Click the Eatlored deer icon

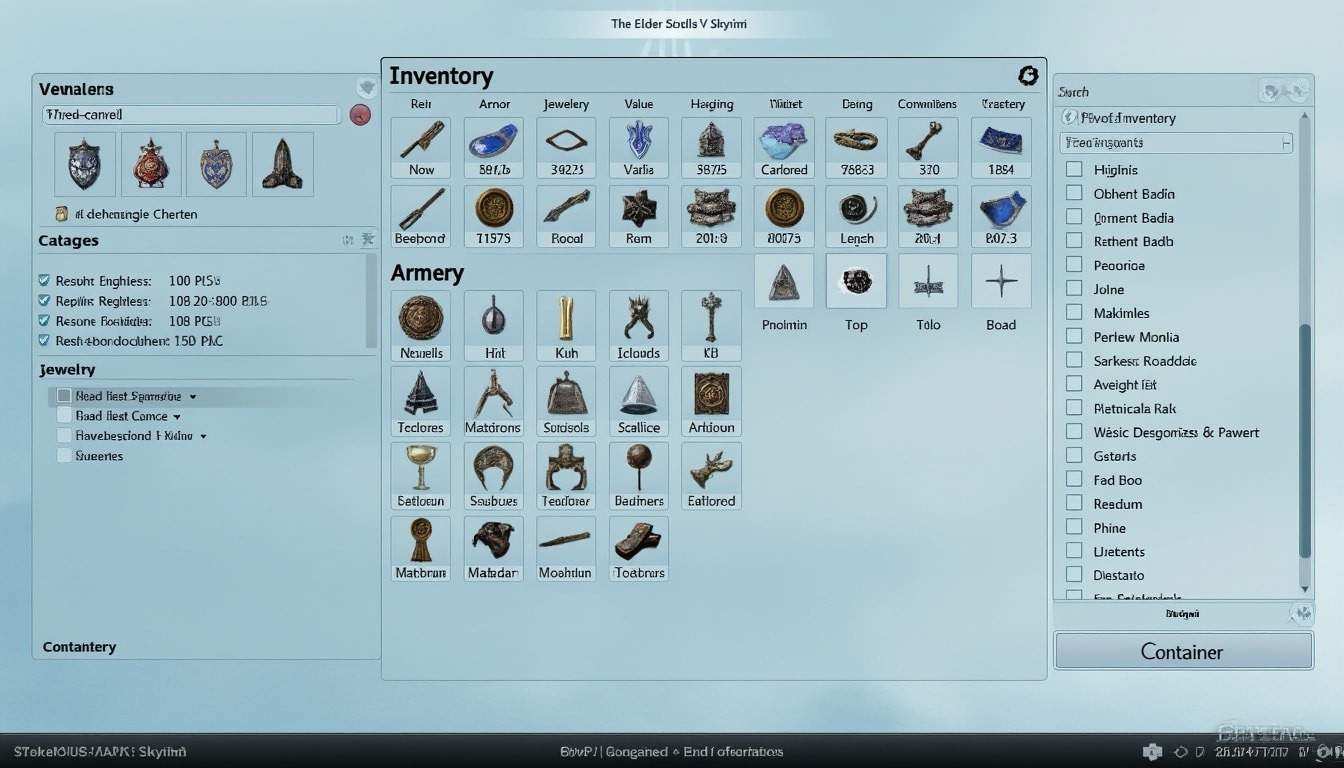[710, 472]
